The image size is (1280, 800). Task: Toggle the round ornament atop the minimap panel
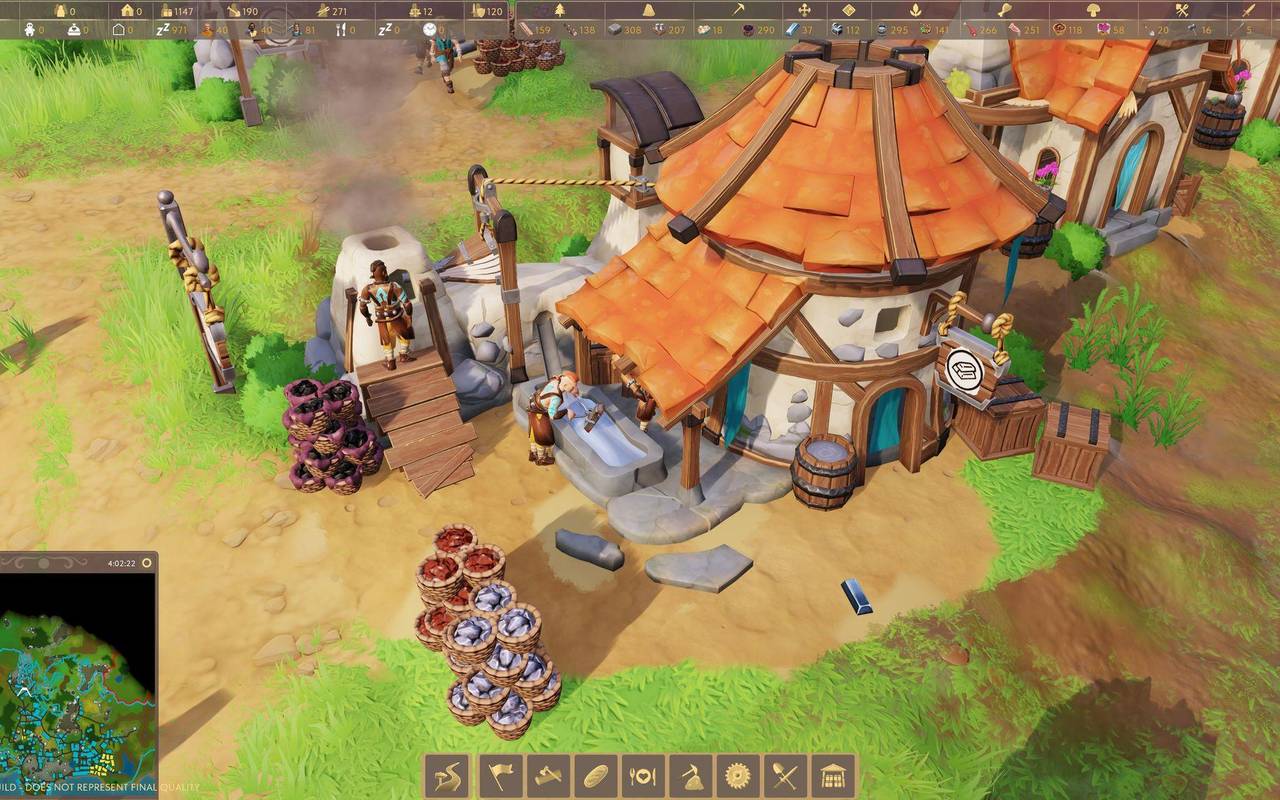click(x=42, y=562)
